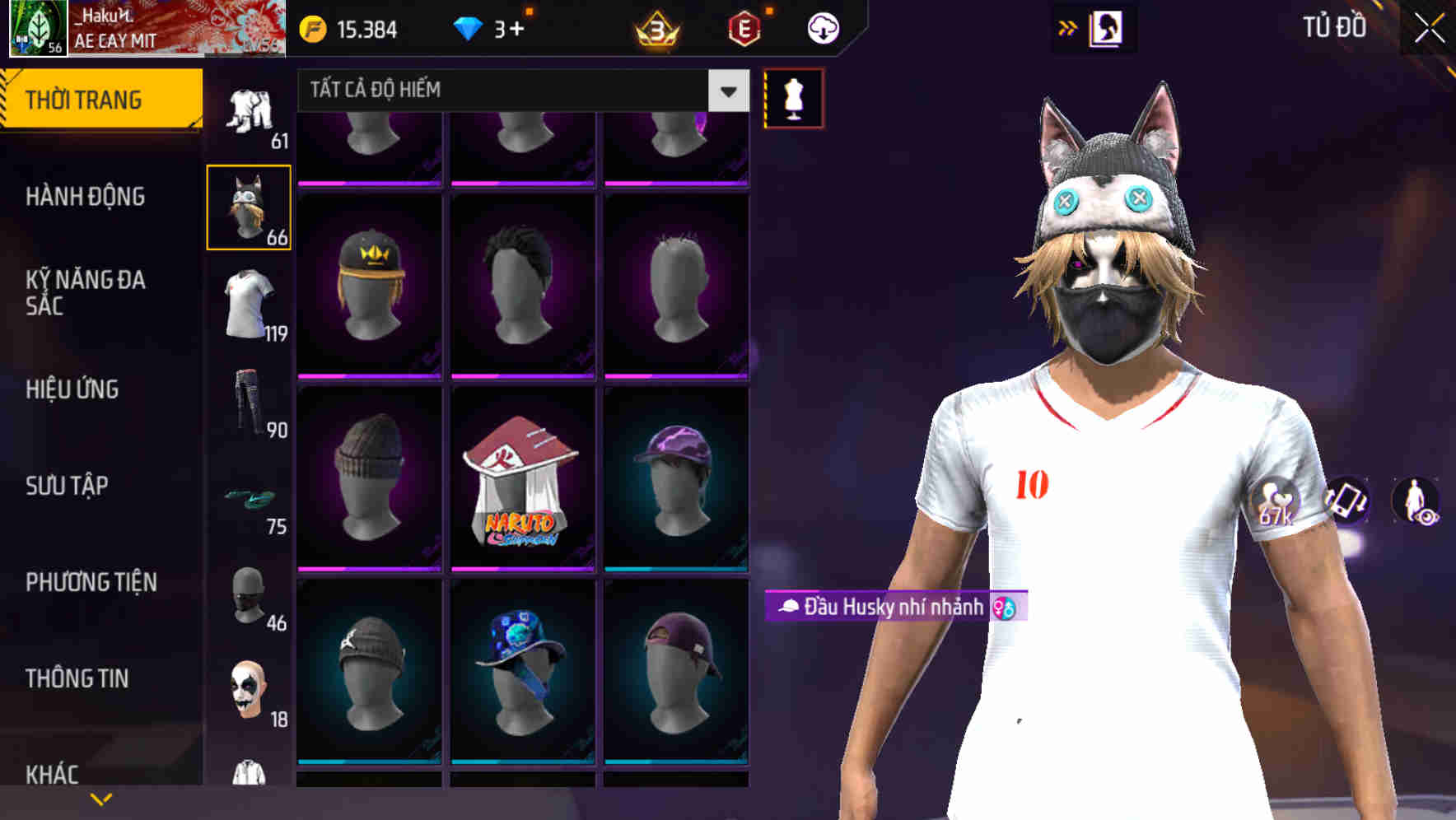Collapse the panel with the double-arrow chevron
This screenshot has height=820, width=1456.
click(x=1068, y=26)
